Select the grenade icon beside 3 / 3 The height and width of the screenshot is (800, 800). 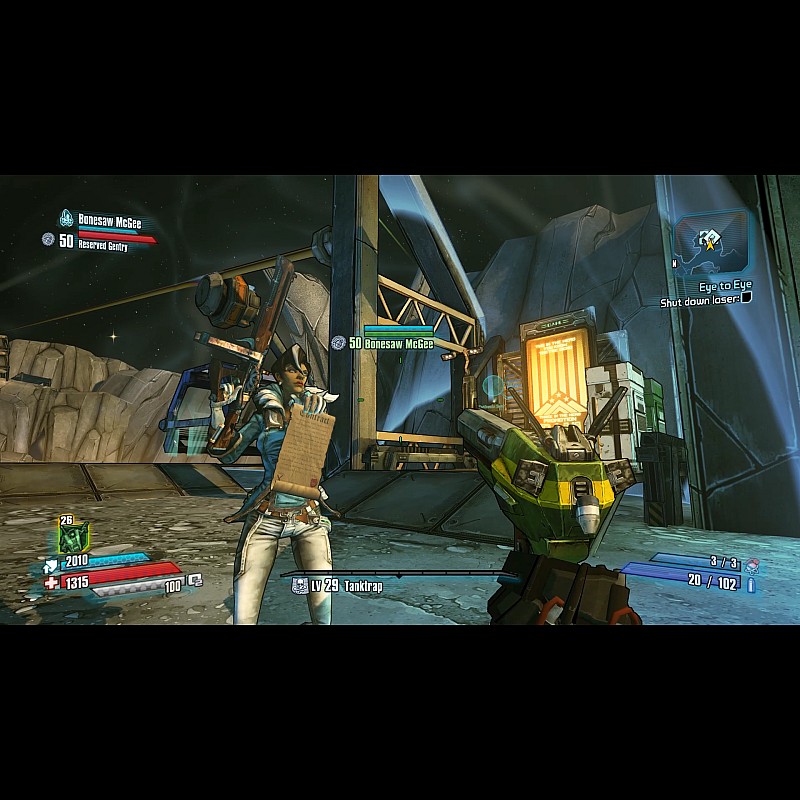752,566
